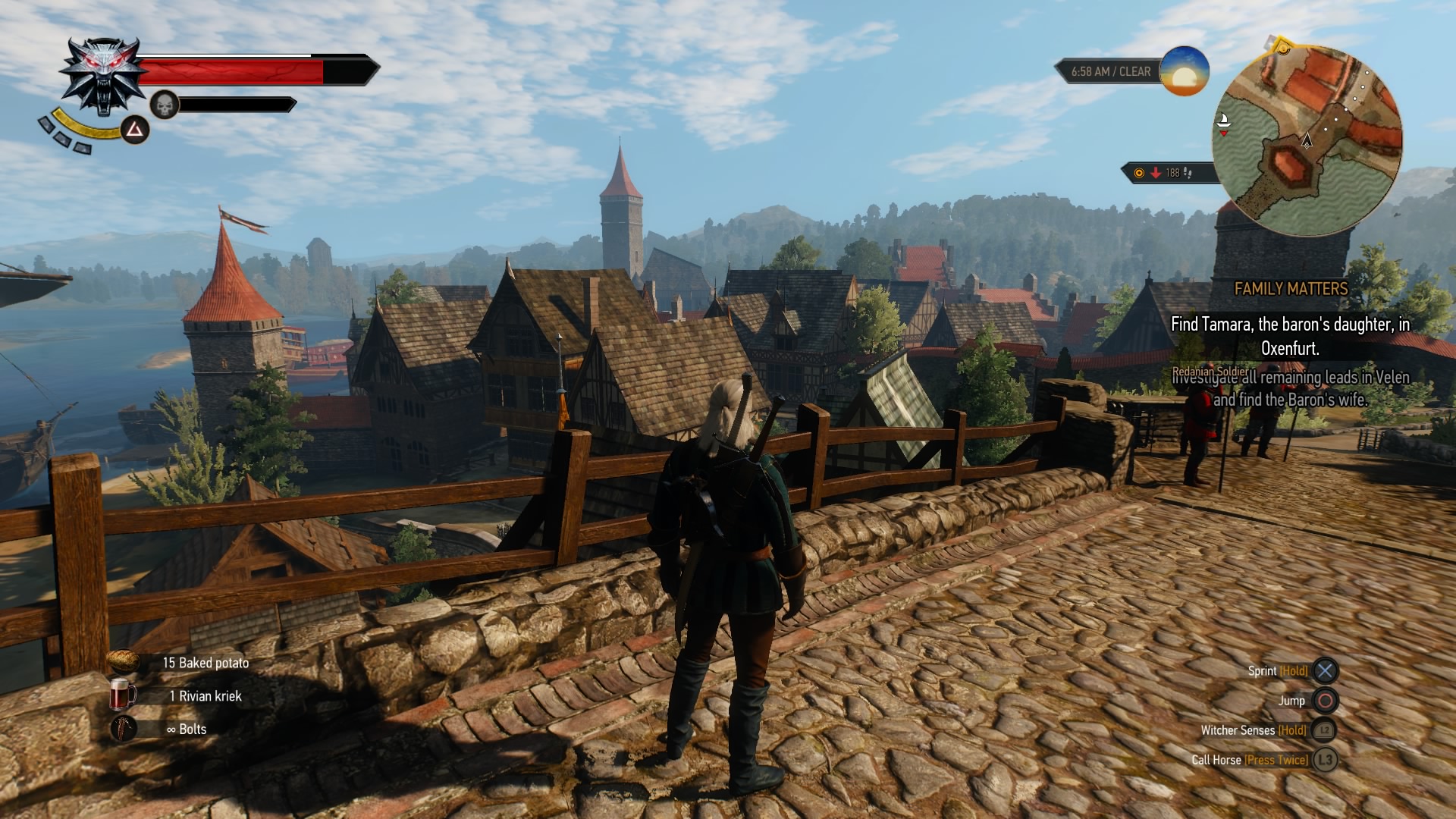Click the skull toxicity icon
This screenshot has width=1456, height=819.
(x=164, y=105)
